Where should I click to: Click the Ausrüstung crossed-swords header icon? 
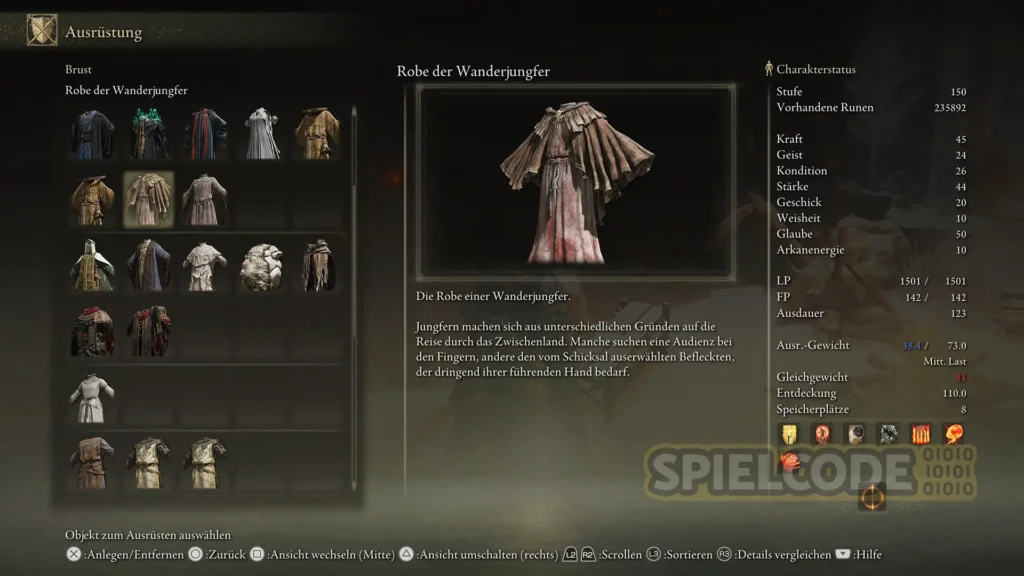[42, 31]
